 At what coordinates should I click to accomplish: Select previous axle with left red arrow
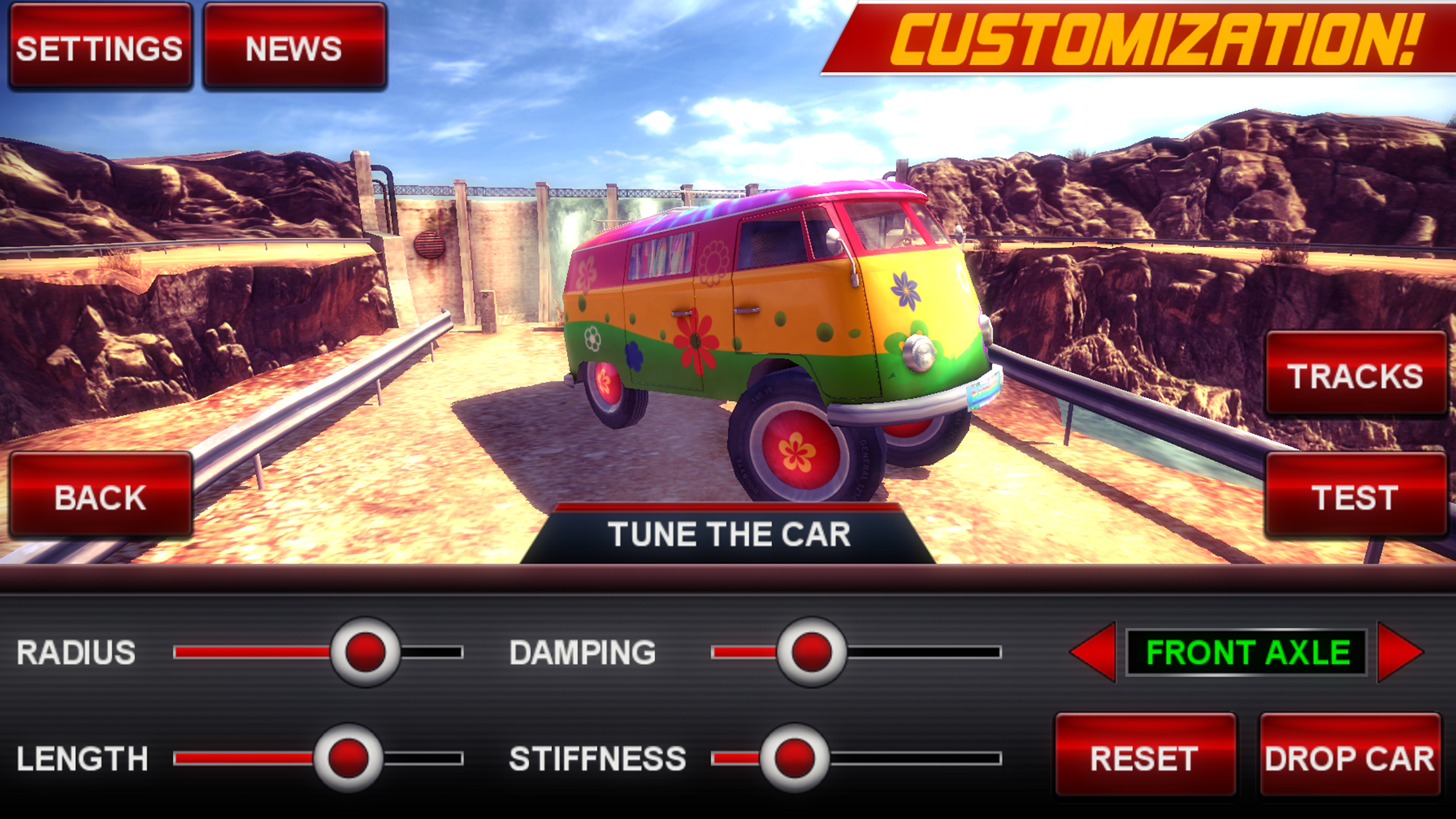1095,652
